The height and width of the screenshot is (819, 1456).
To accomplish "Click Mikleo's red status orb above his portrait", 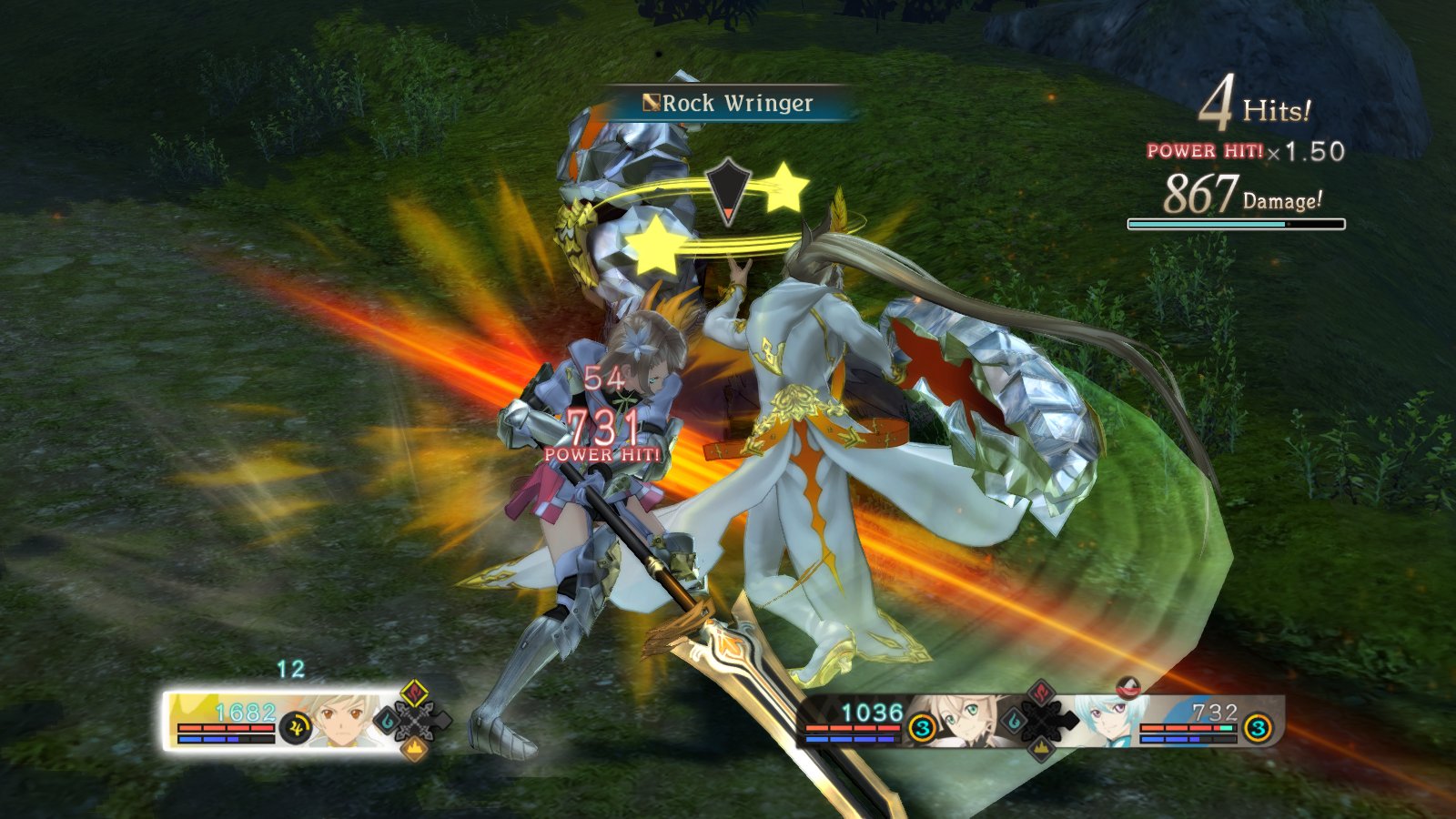I will coord(1128,687).
